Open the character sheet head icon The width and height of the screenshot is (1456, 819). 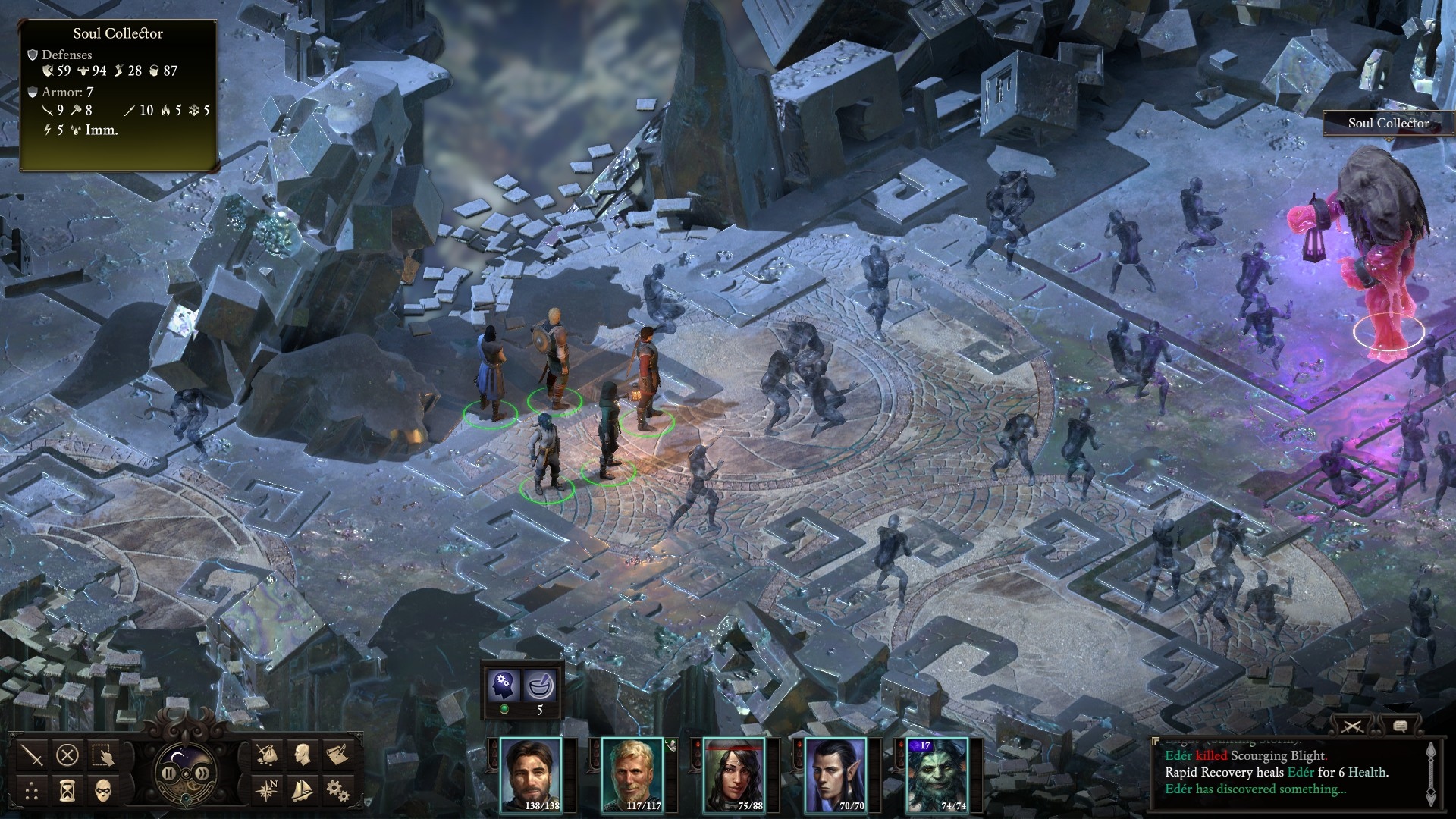coord(302,755)
